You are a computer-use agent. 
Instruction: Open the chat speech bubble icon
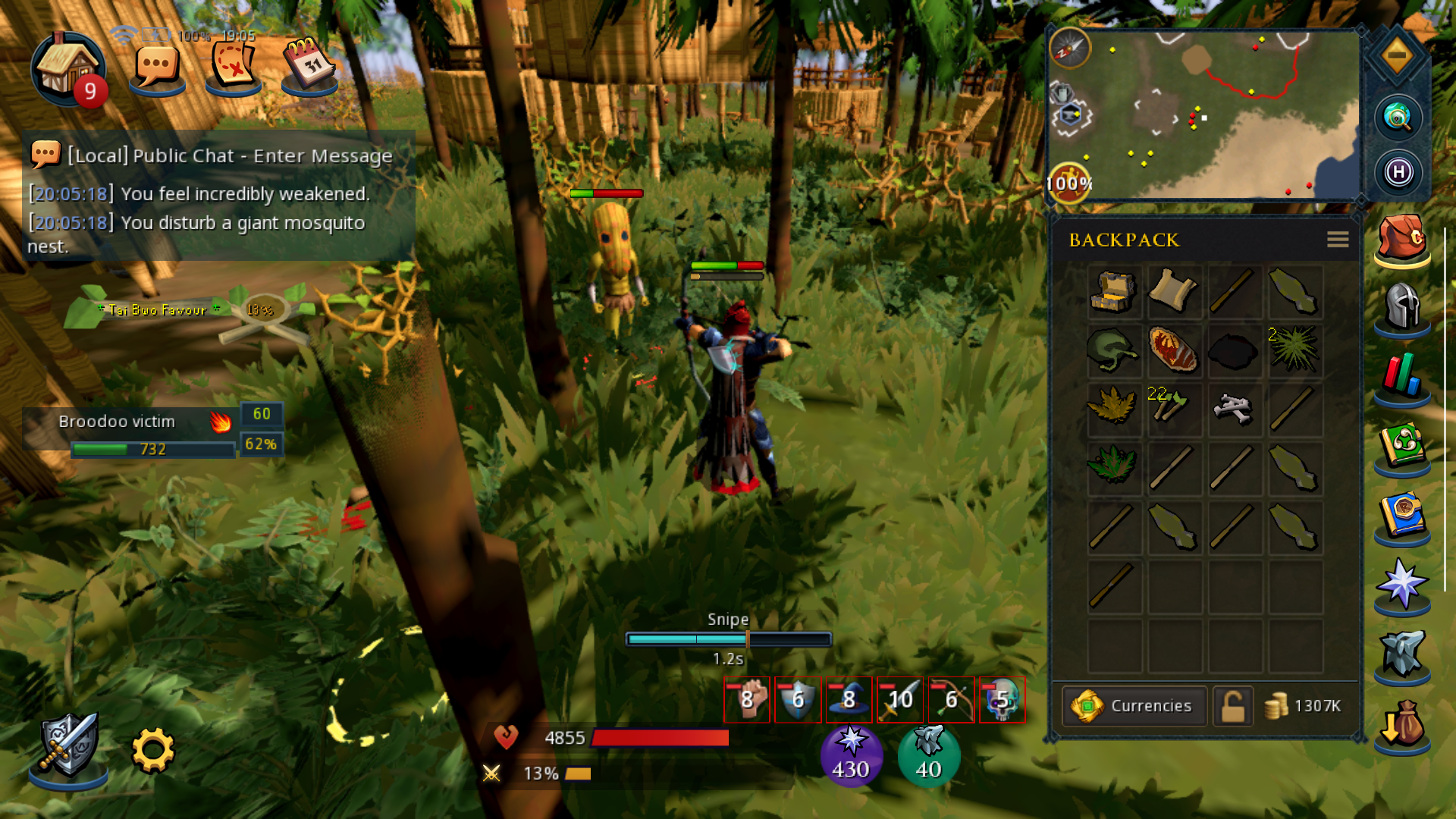tap(157, 68)
